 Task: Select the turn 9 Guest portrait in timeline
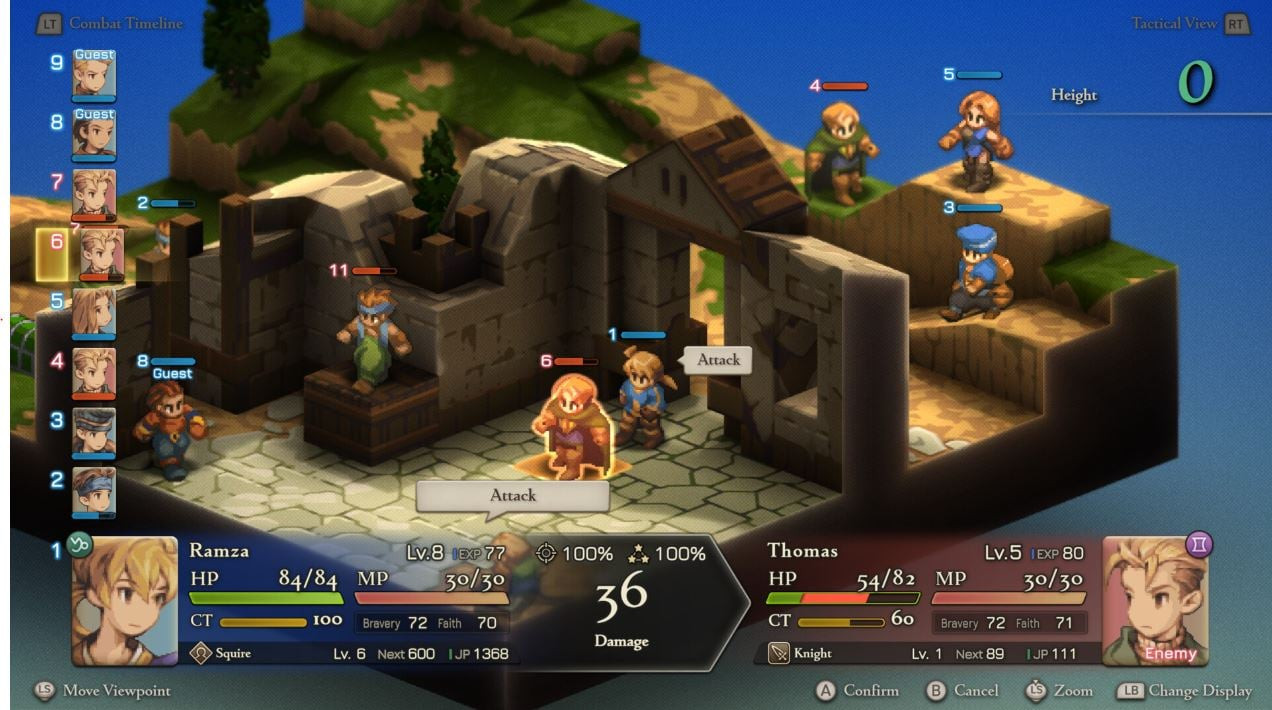94,74
